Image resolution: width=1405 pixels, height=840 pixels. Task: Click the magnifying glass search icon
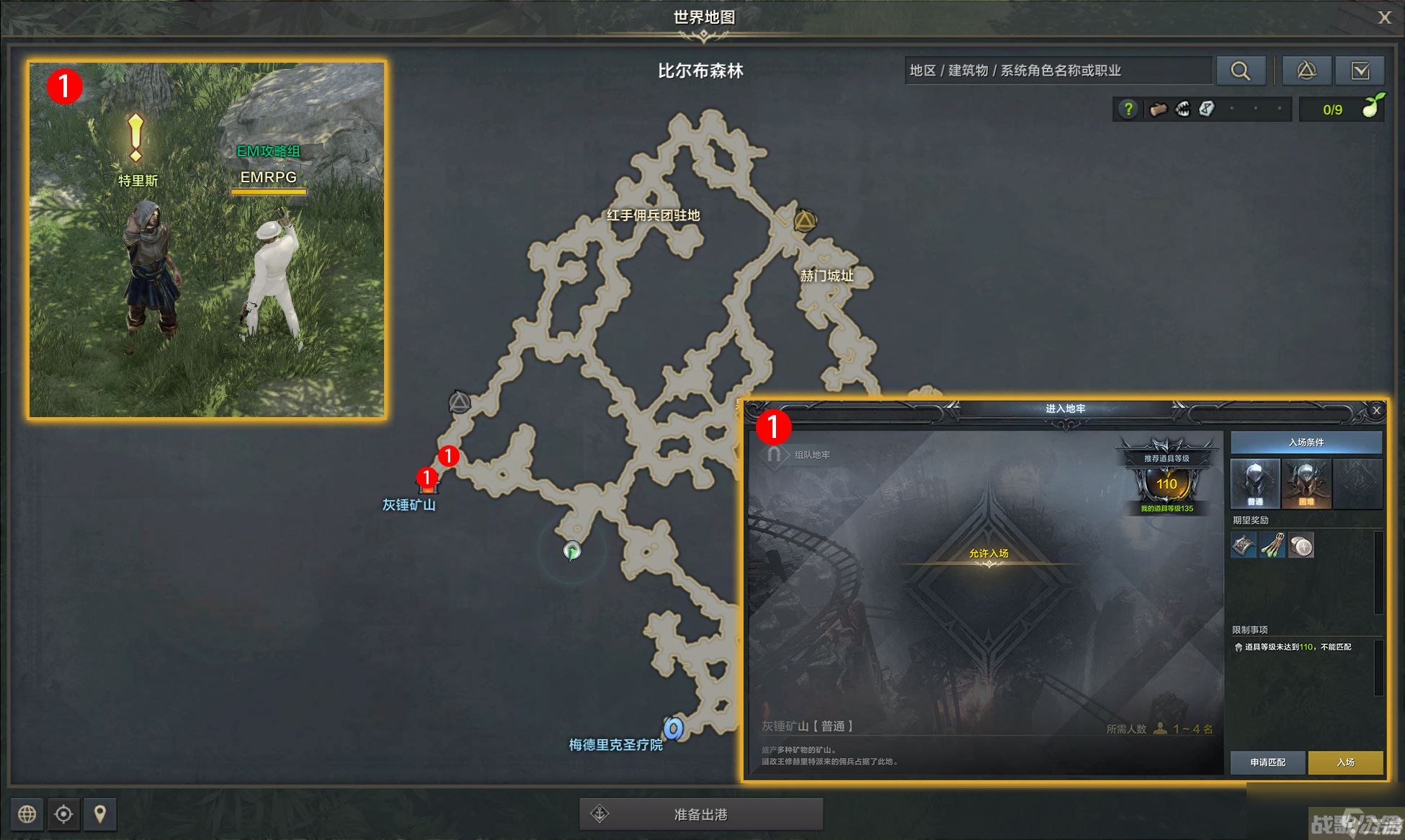coord(1240,71)
